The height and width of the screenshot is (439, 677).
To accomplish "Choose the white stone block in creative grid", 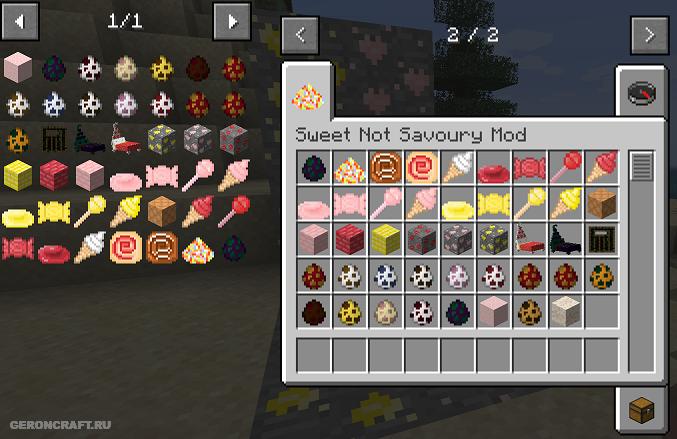I will coord(565,311).
